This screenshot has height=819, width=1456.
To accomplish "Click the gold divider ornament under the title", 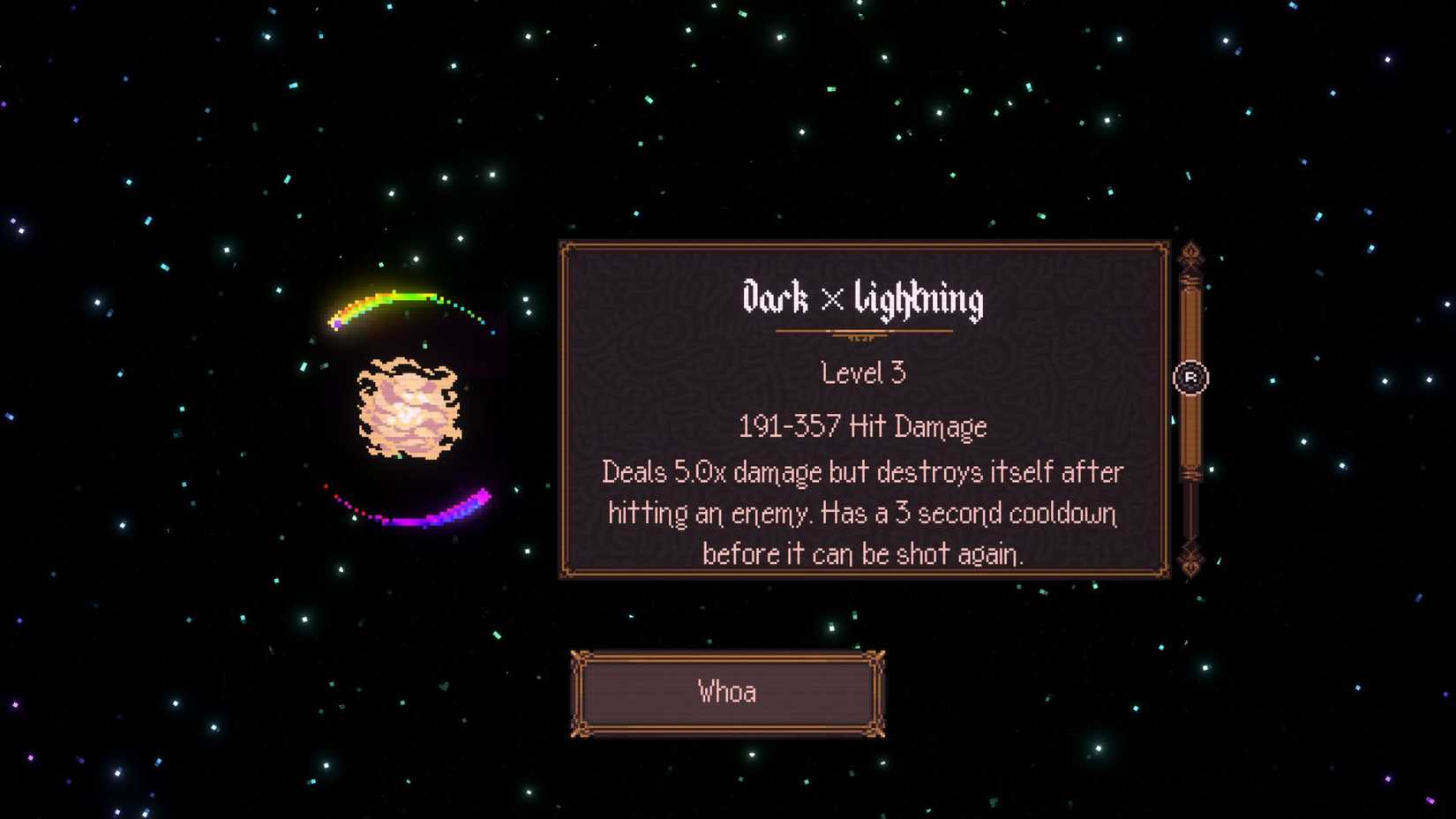I will [863, 332].
